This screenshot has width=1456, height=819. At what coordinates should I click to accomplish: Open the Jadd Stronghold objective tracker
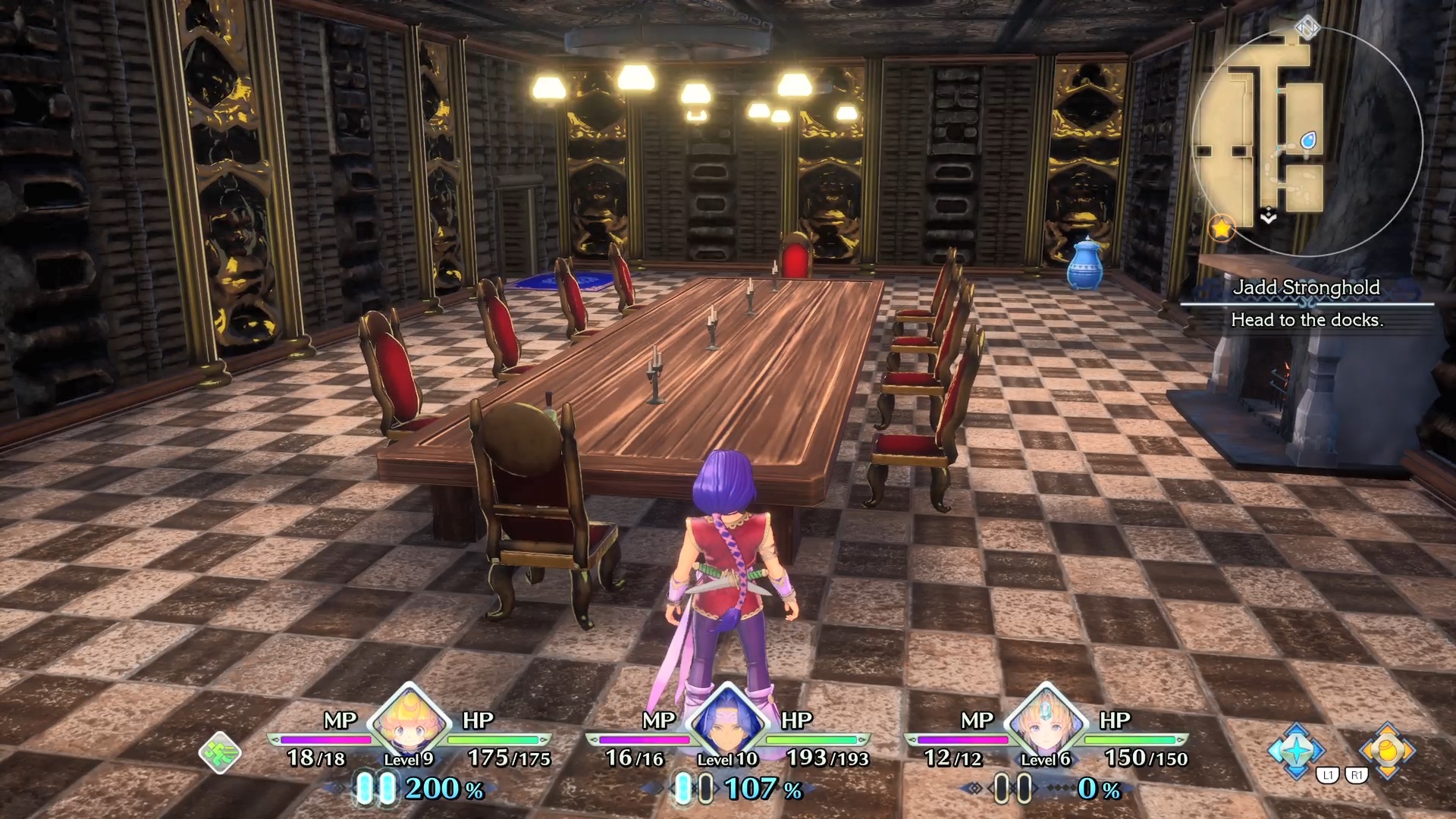point(1307,303)
